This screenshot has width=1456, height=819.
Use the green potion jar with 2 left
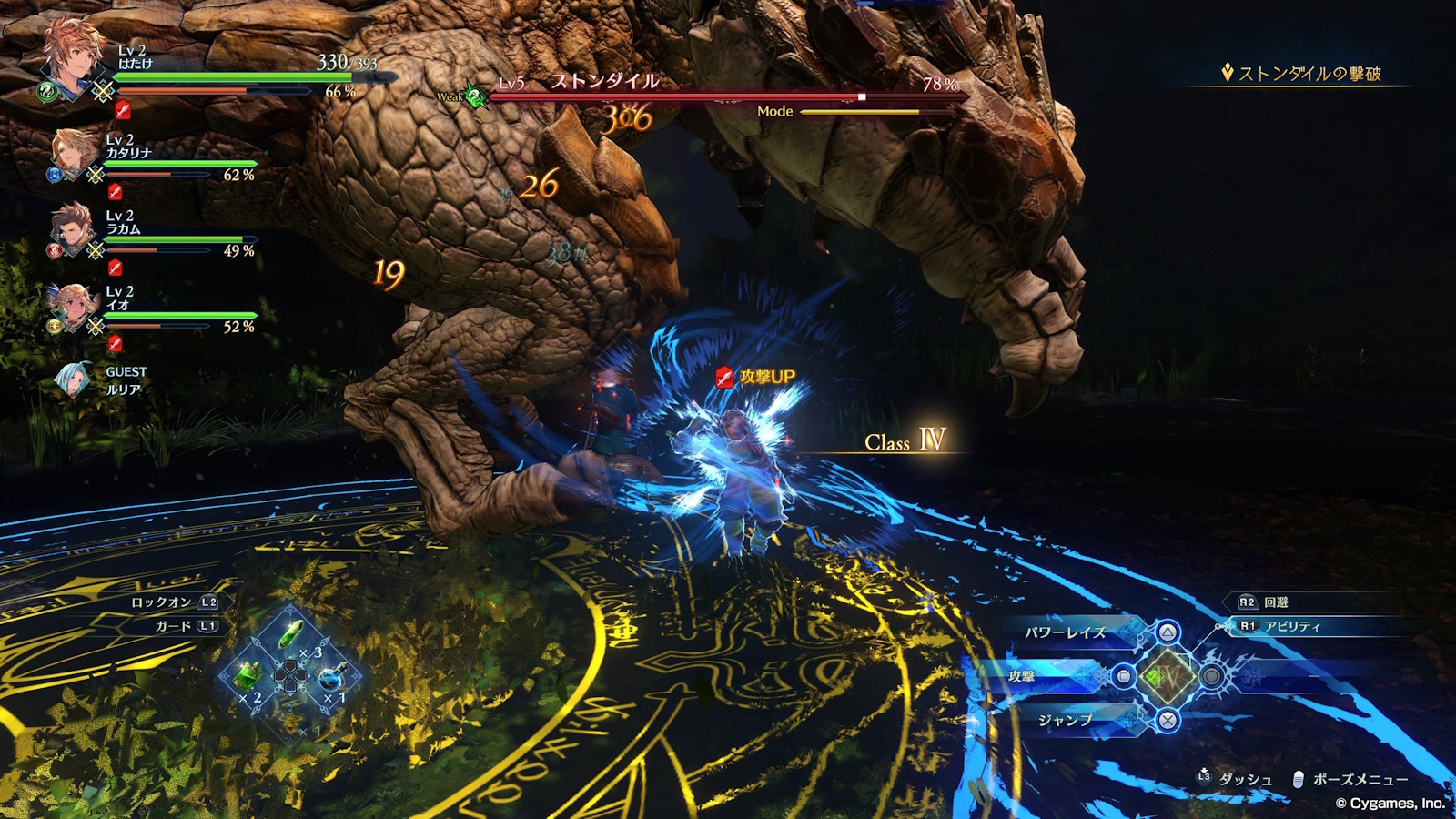tap(248, 676)
